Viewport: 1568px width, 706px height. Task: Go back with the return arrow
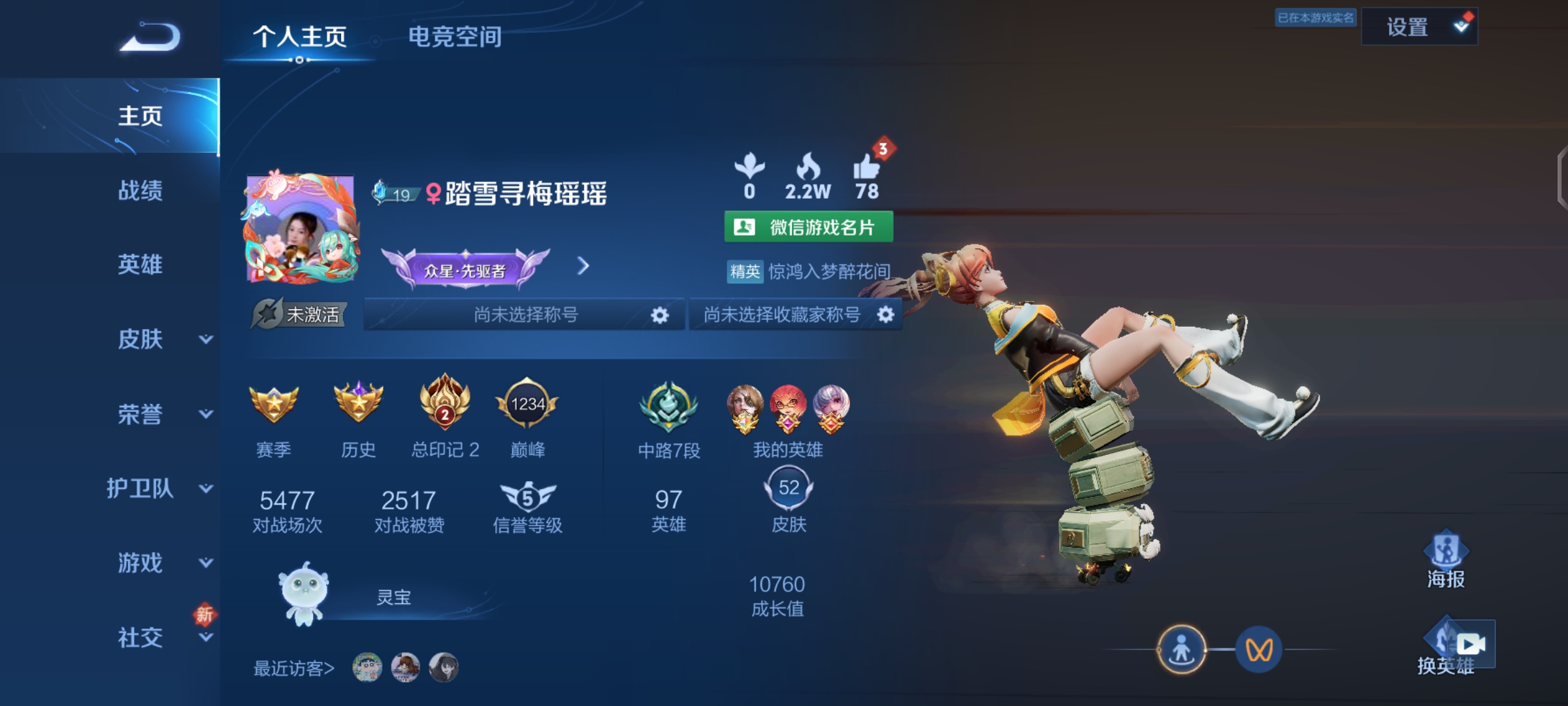point(150,37)
